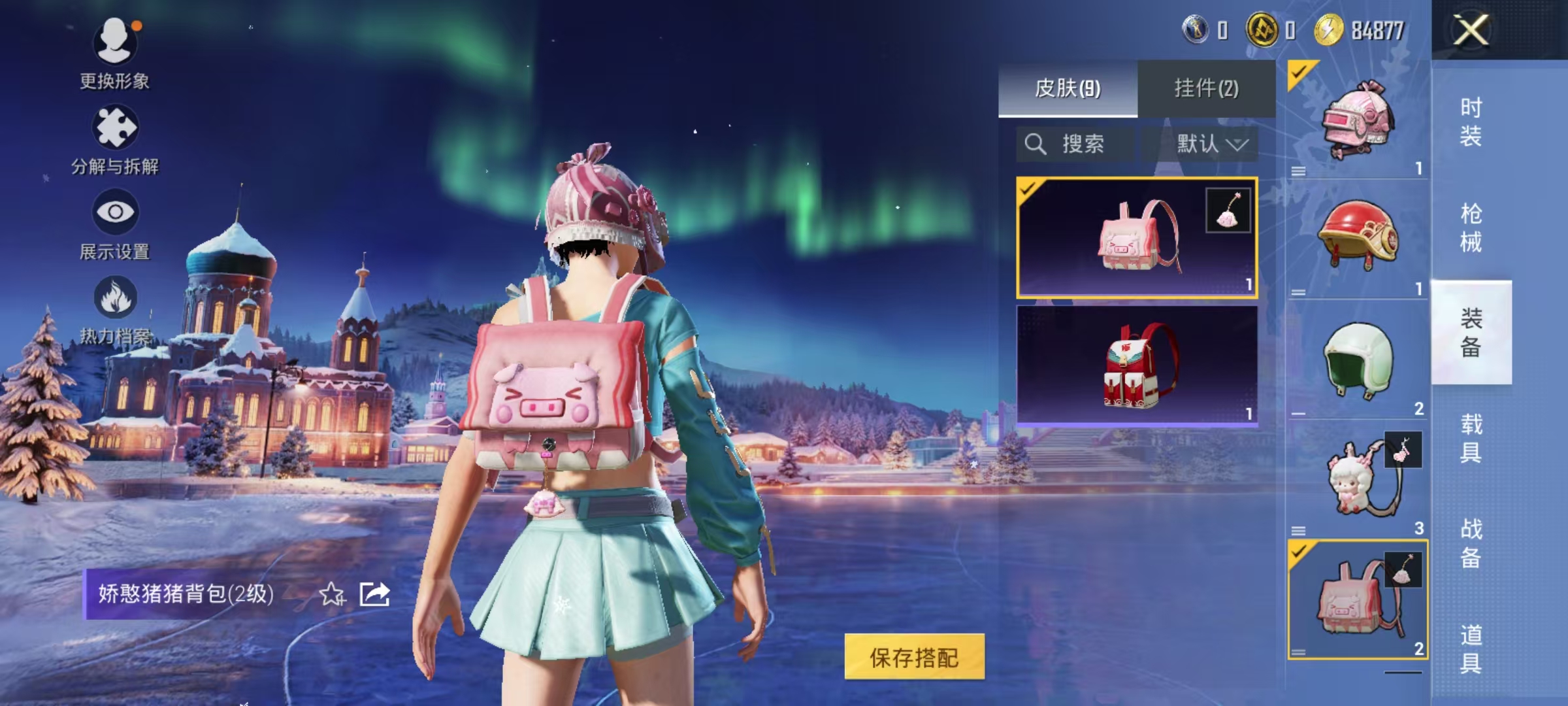Open 展示设置 display settings
Image resolution: width=1568 pixels, height=706 pixels.
(115, 224)
